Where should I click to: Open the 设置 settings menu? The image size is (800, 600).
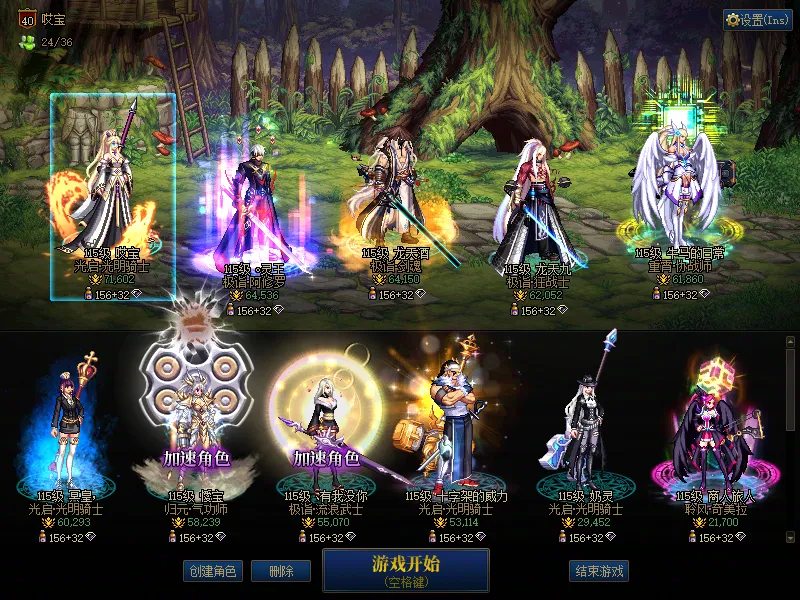click(757, 20)
